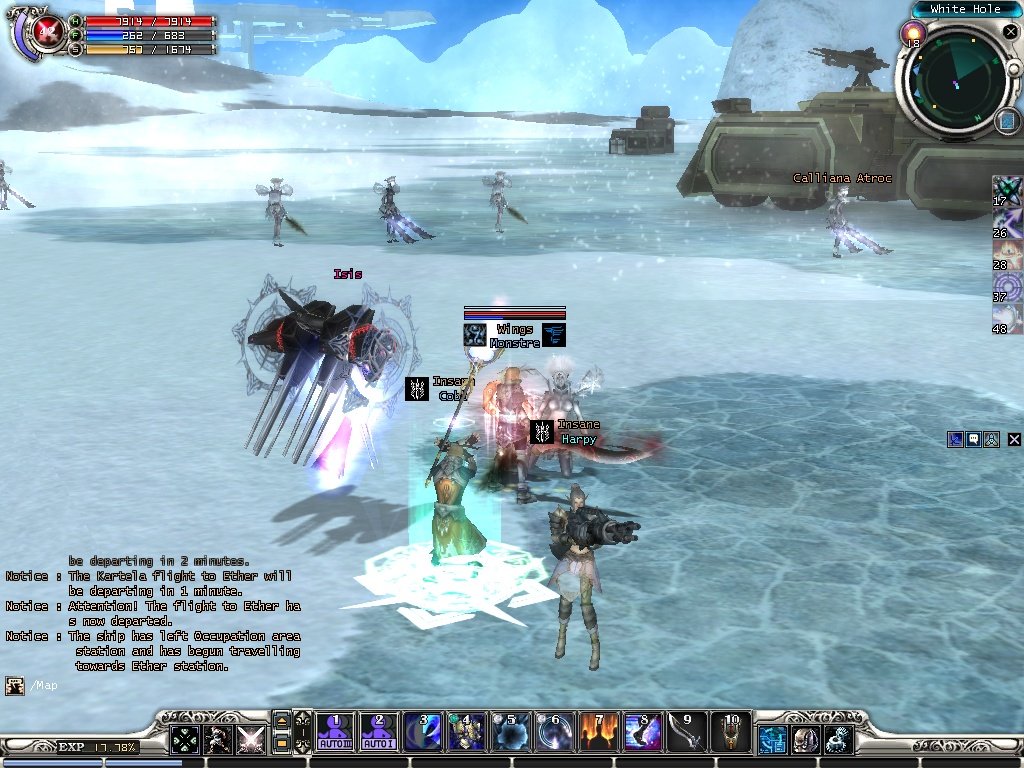Close the small chat icon panel

click(x=1014, y=439)
